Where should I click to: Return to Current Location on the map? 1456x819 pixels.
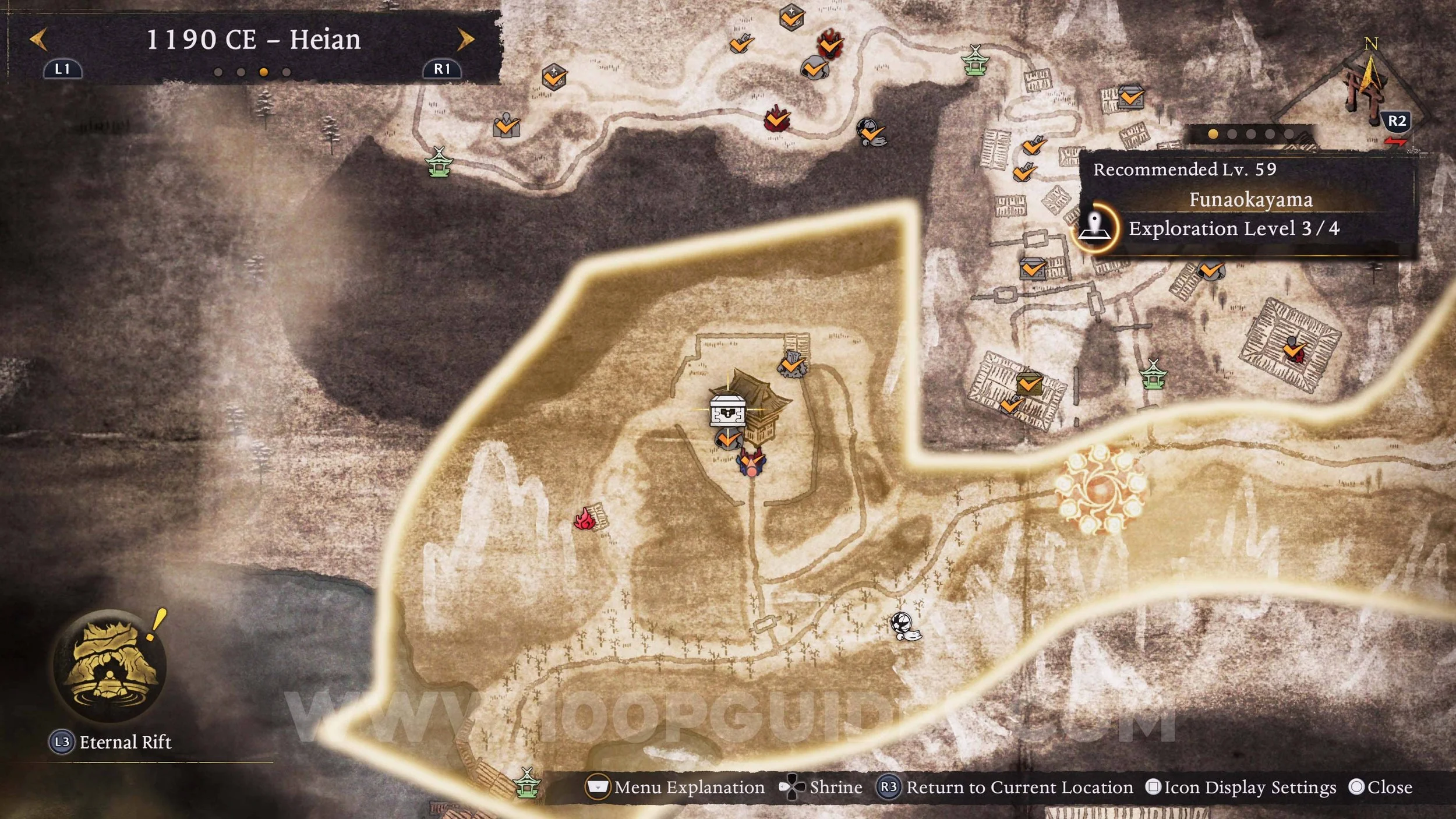tap(1006, 788)
